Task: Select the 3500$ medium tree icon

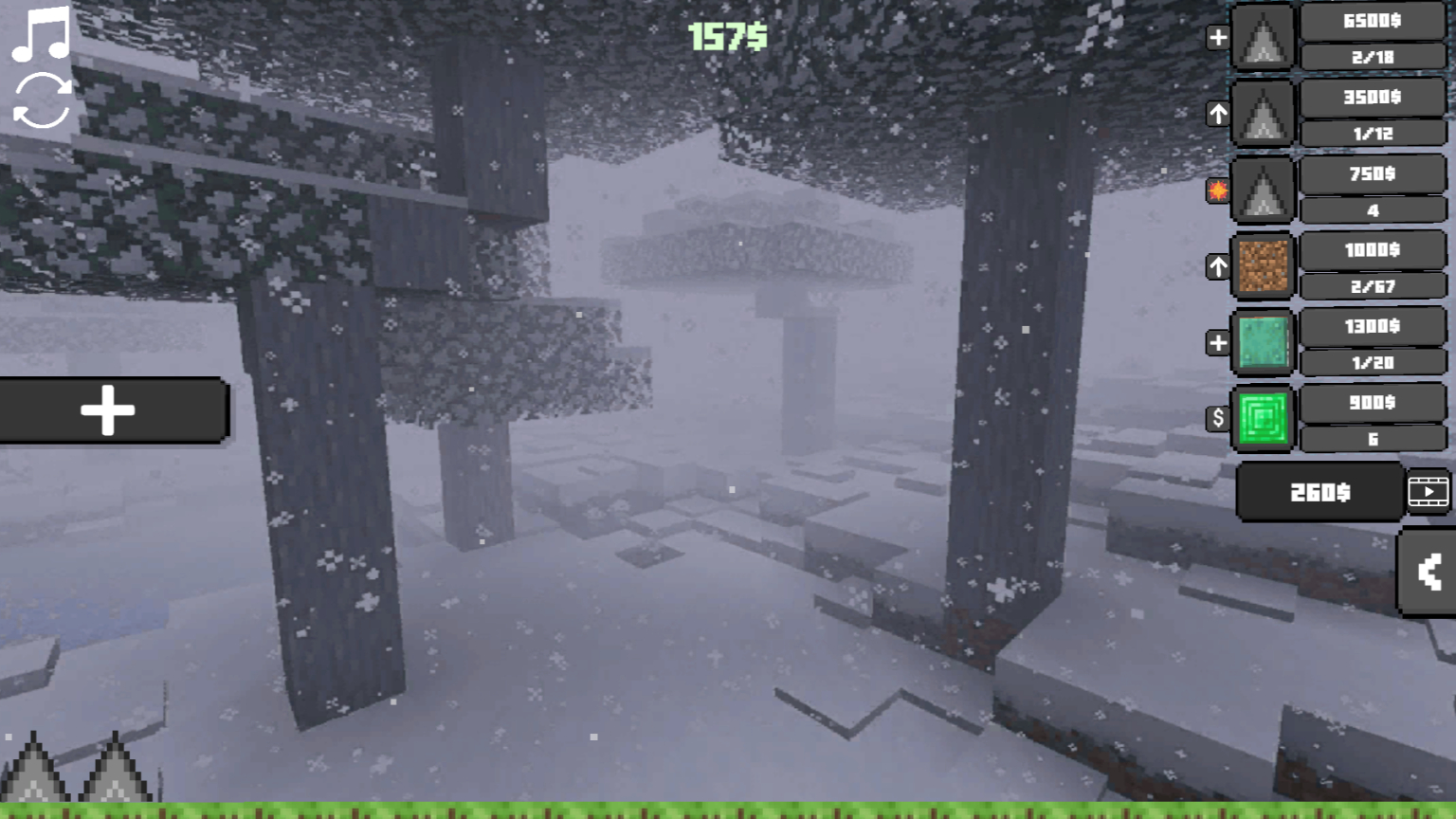Action: 1262,115
